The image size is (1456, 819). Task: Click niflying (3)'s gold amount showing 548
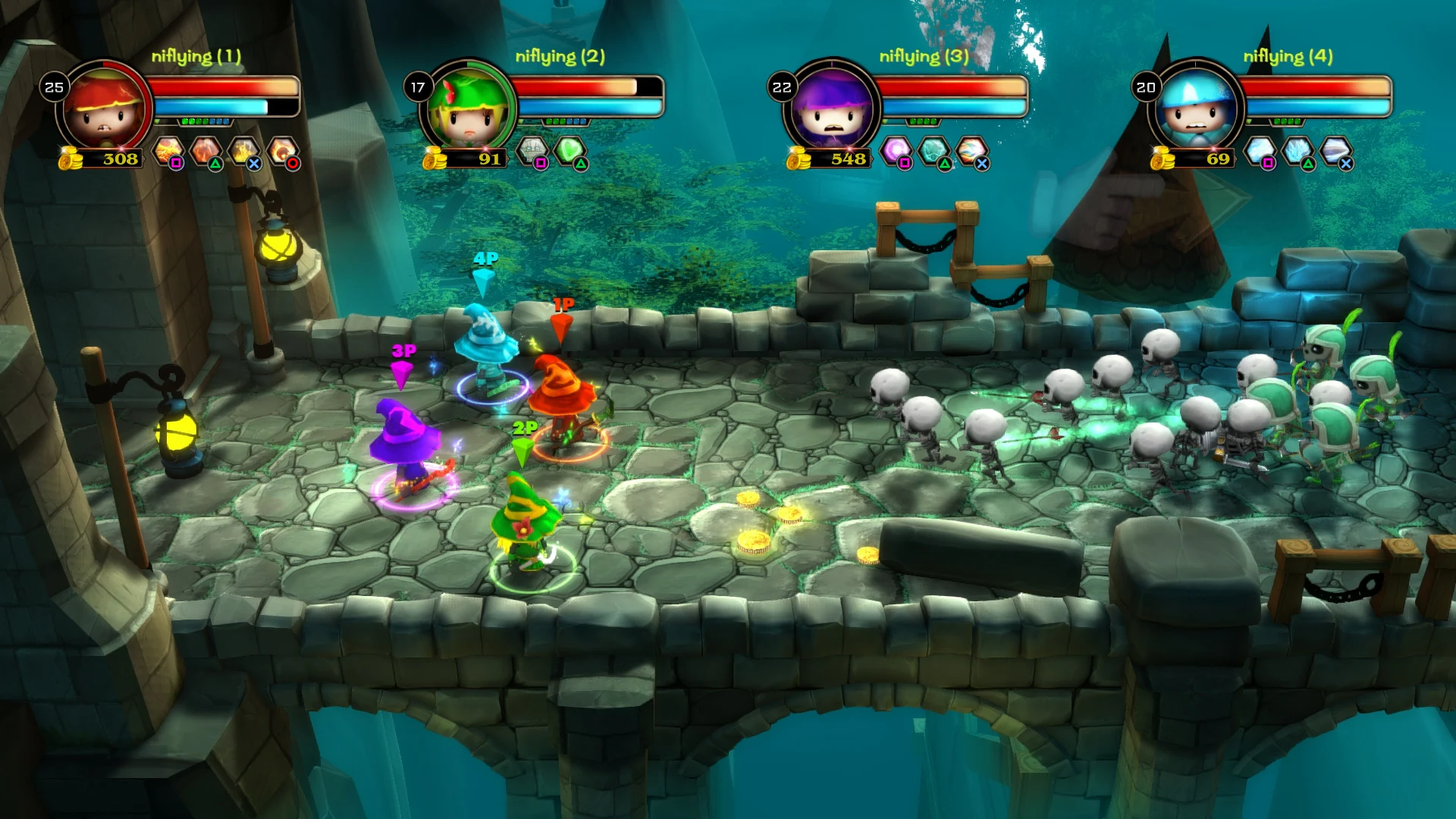[x=848, y=160]
